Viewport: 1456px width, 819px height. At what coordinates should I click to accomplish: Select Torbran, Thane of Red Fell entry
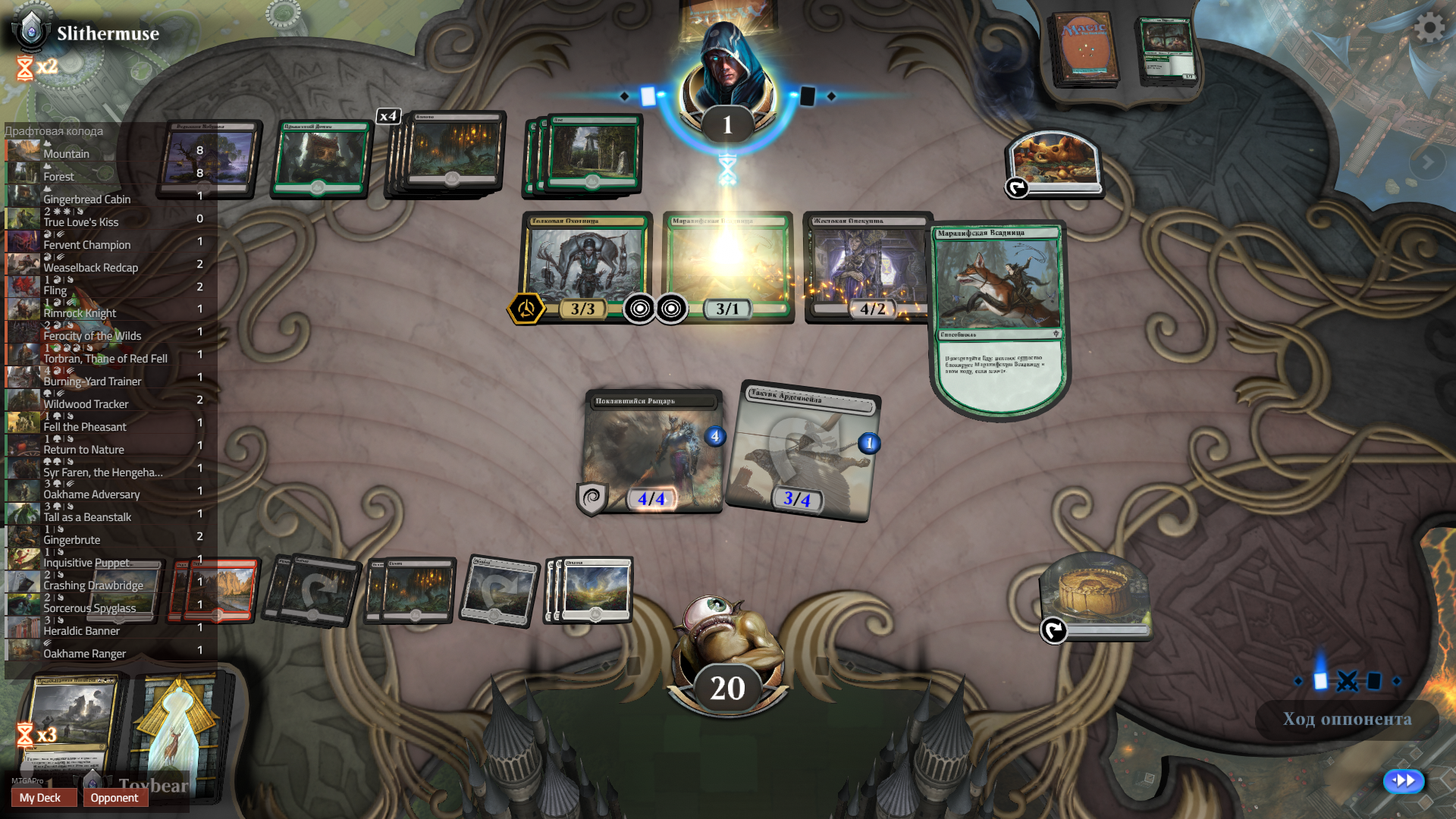click(106, 358)
